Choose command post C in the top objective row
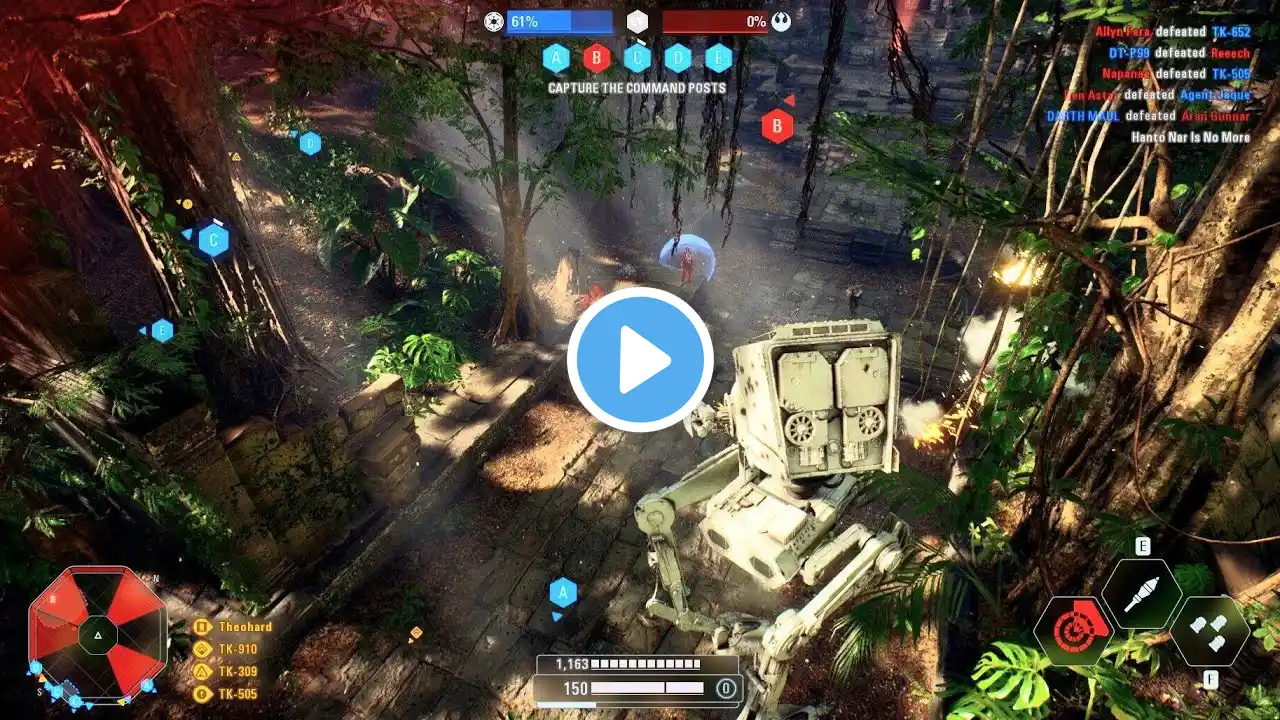The width and height of the screenshot is (1280, 720). (x=637, y=58)
